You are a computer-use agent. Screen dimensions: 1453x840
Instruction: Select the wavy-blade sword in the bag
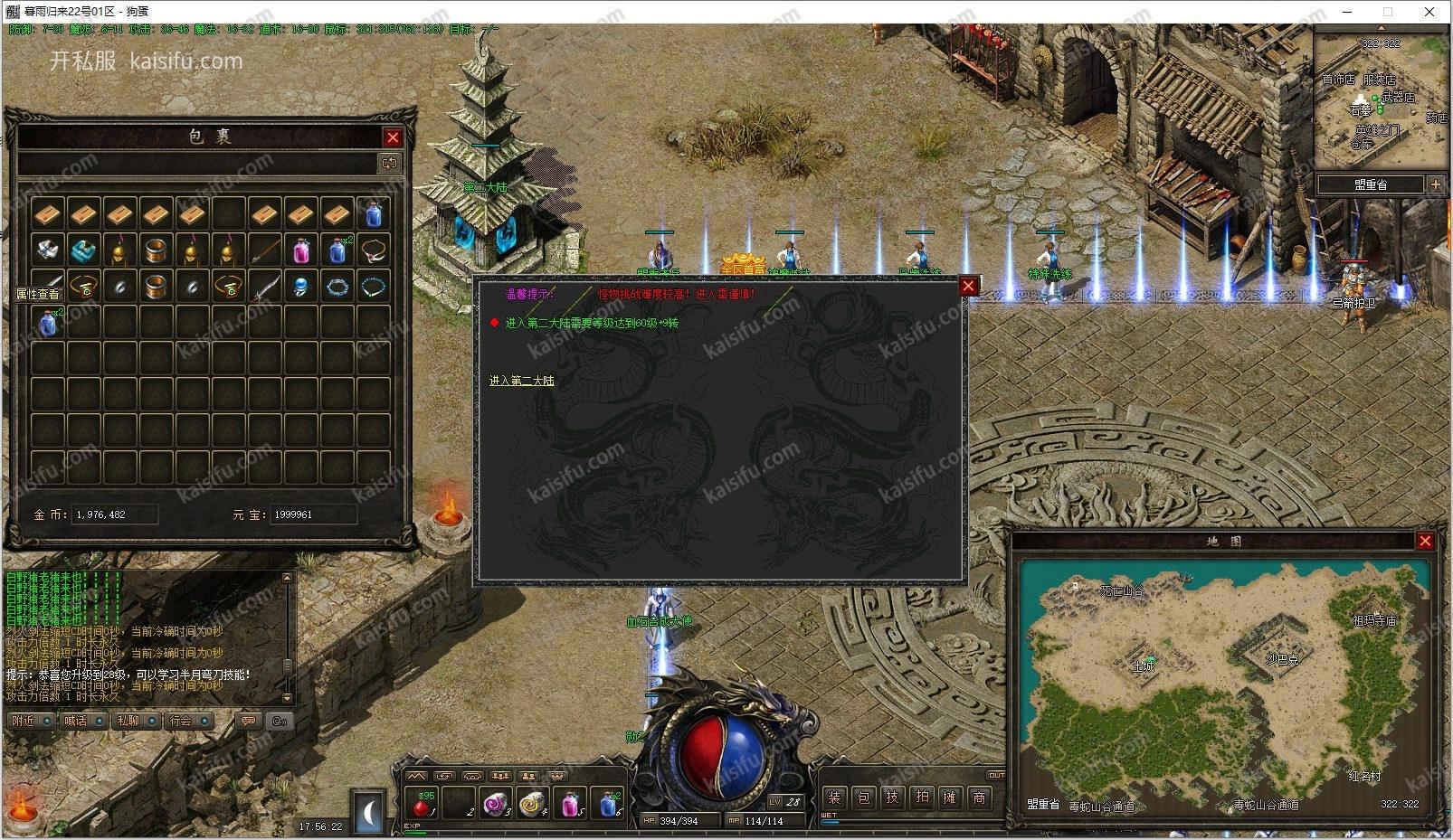click(264, 288)
